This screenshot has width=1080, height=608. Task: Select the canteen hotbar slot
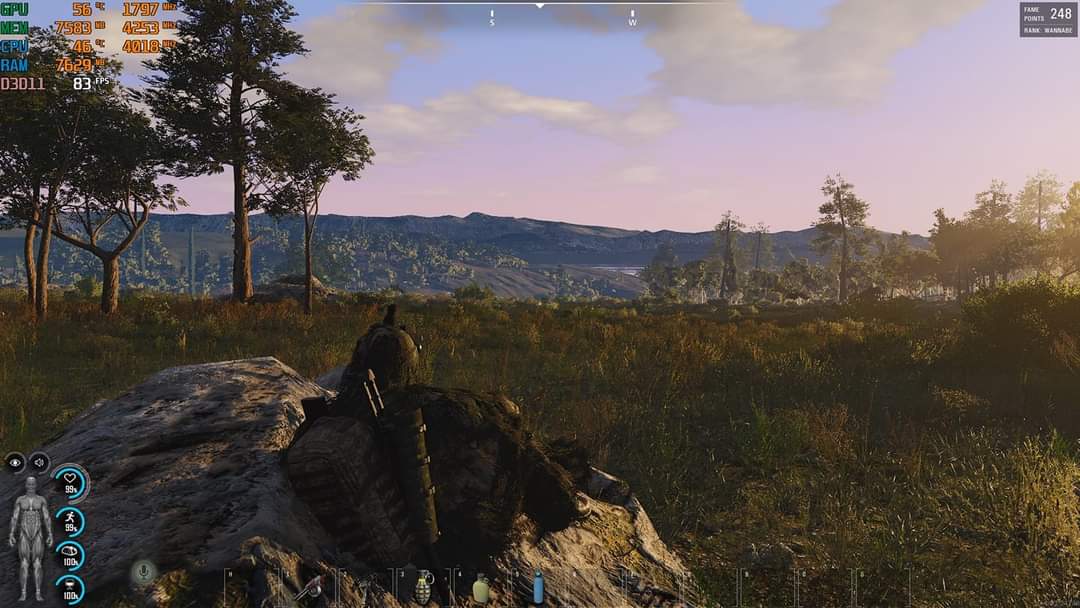[480, 588]
